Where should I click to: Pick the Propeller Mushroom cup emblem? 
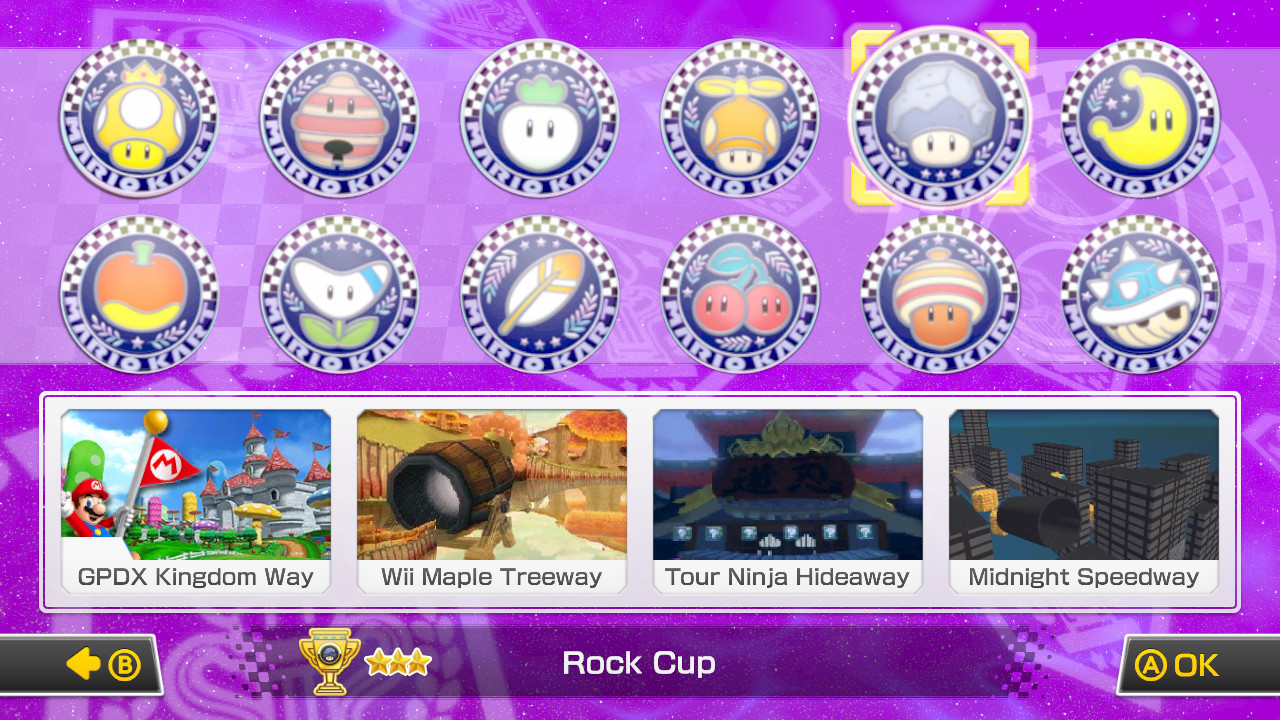click(739, 119)
